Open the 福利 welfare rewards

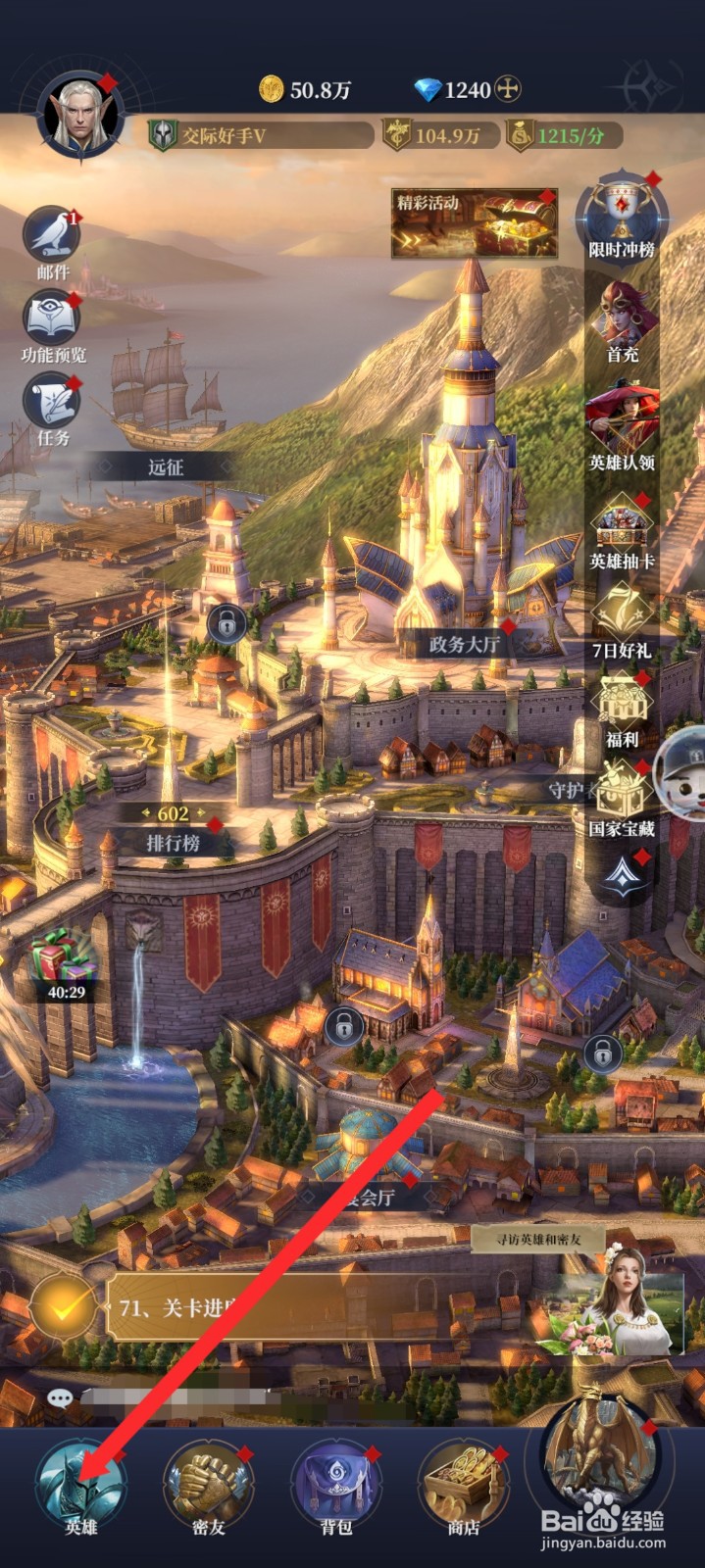tap(622, 708)
